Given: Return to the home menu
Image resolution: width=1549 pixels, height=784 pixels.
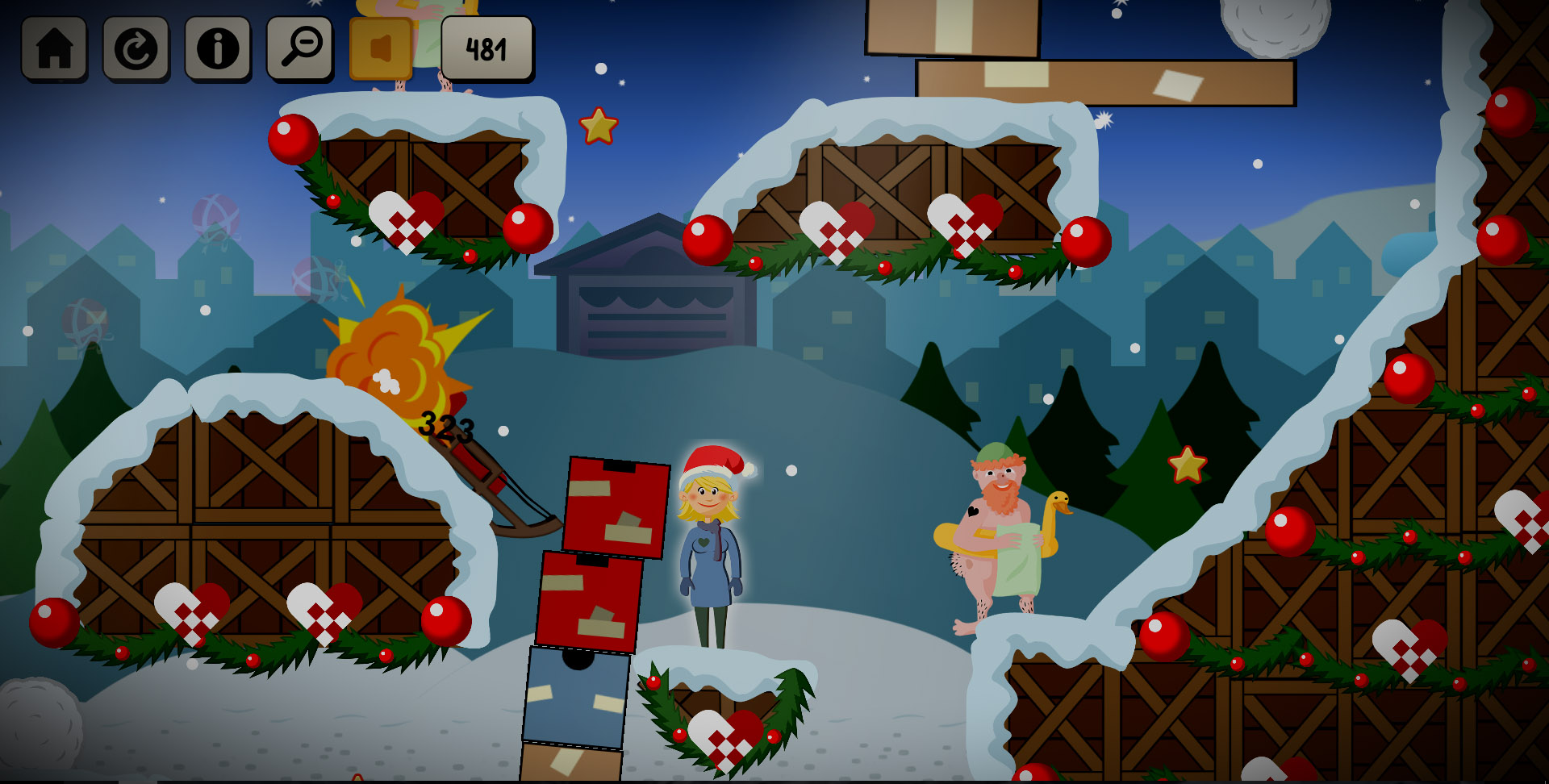Looking at the screenshot, I should 54,48.
